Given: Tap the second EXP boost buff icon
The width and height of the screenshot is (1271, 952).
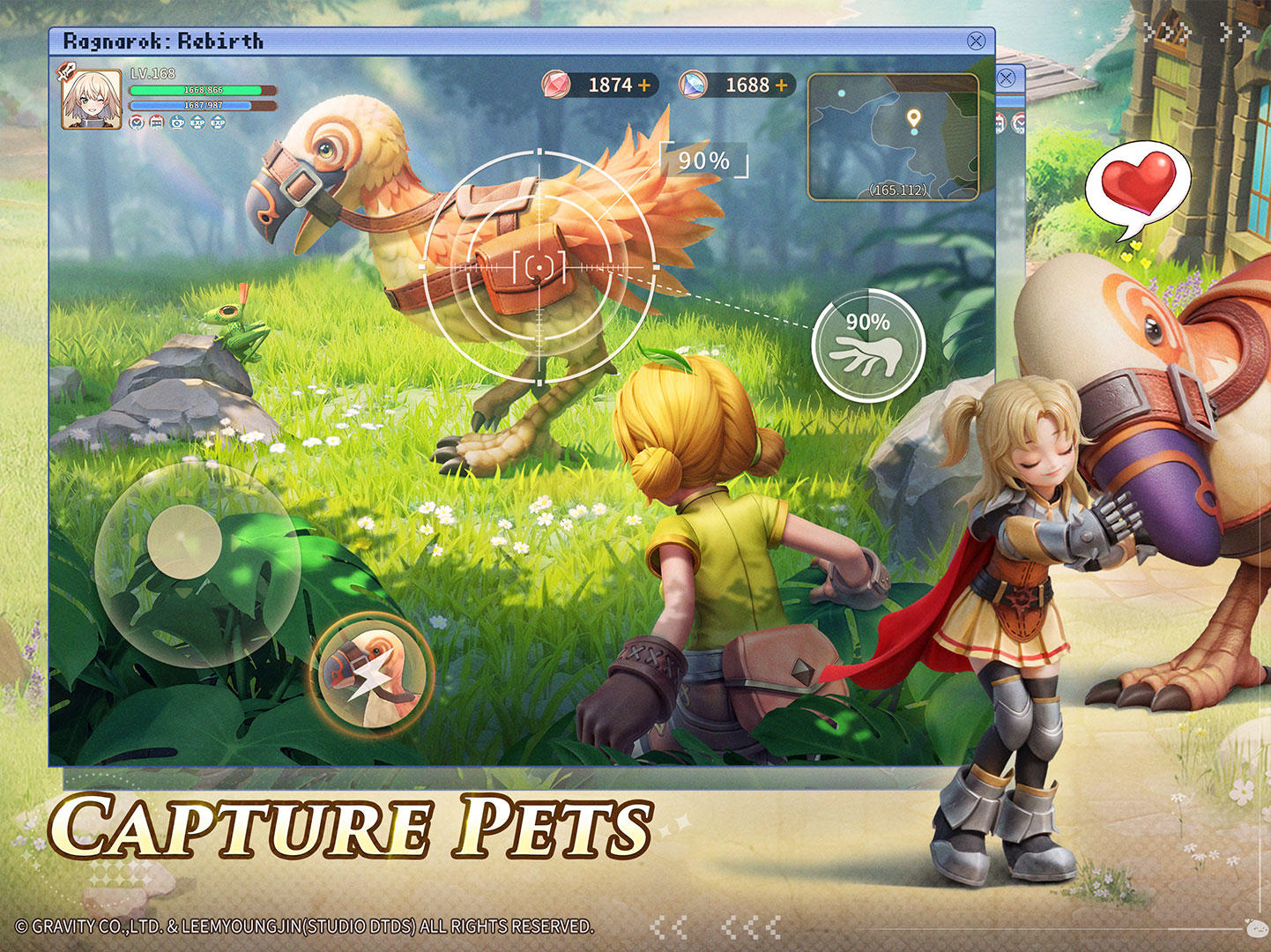Looking at the screenshot, I should (x=218, y=123).
